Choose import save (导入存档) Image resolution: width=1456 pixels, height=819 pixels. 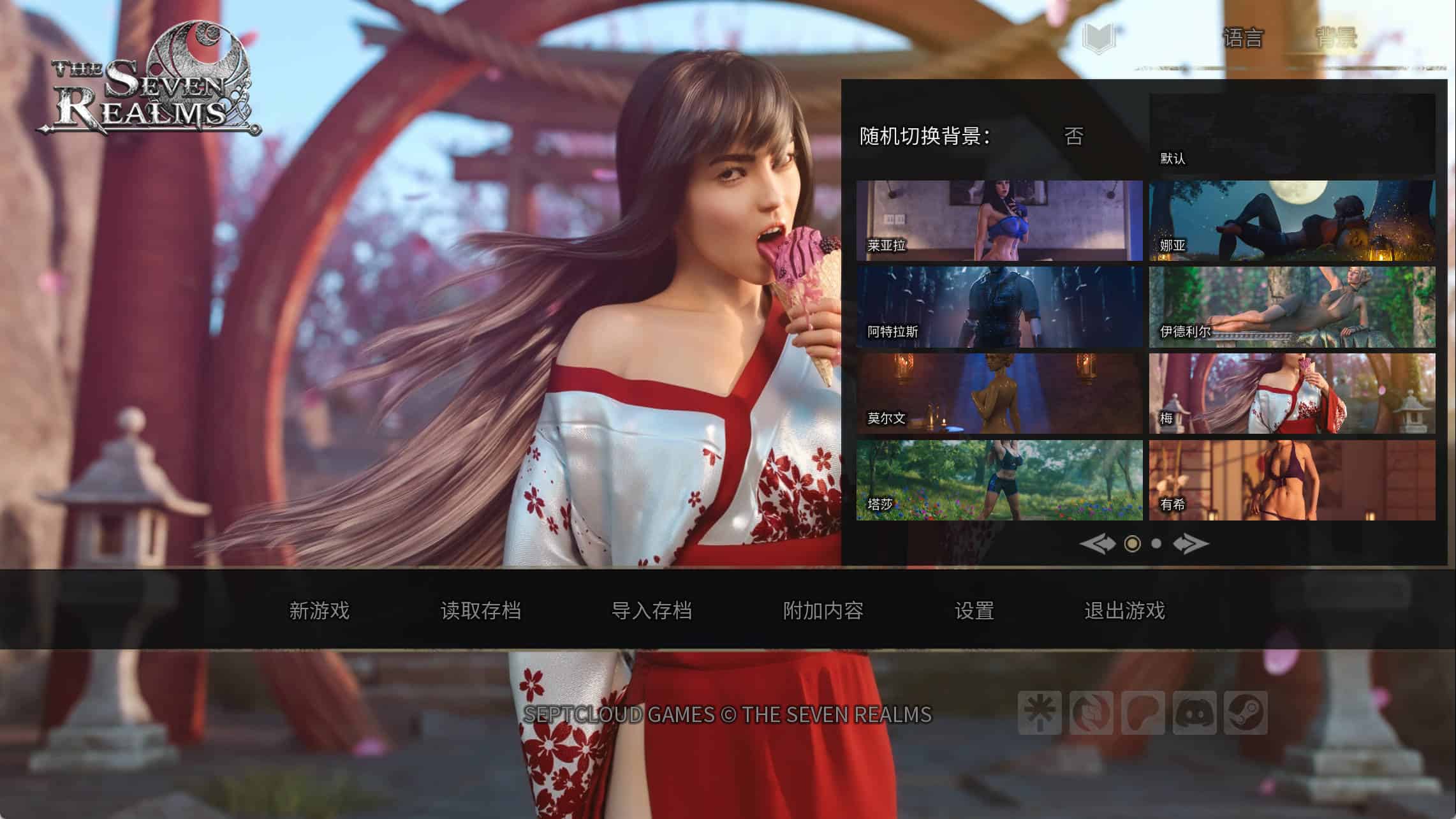pyautogui.click(x=651, y=610)
